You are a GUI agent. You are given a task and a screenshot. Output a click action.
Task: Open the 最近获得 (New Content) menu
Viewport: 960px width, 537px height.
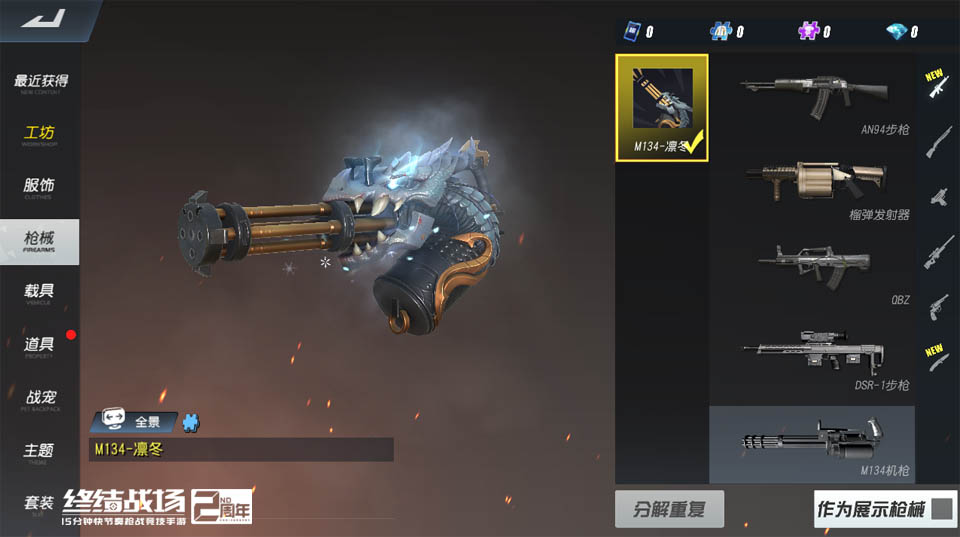tap(41, 83)
